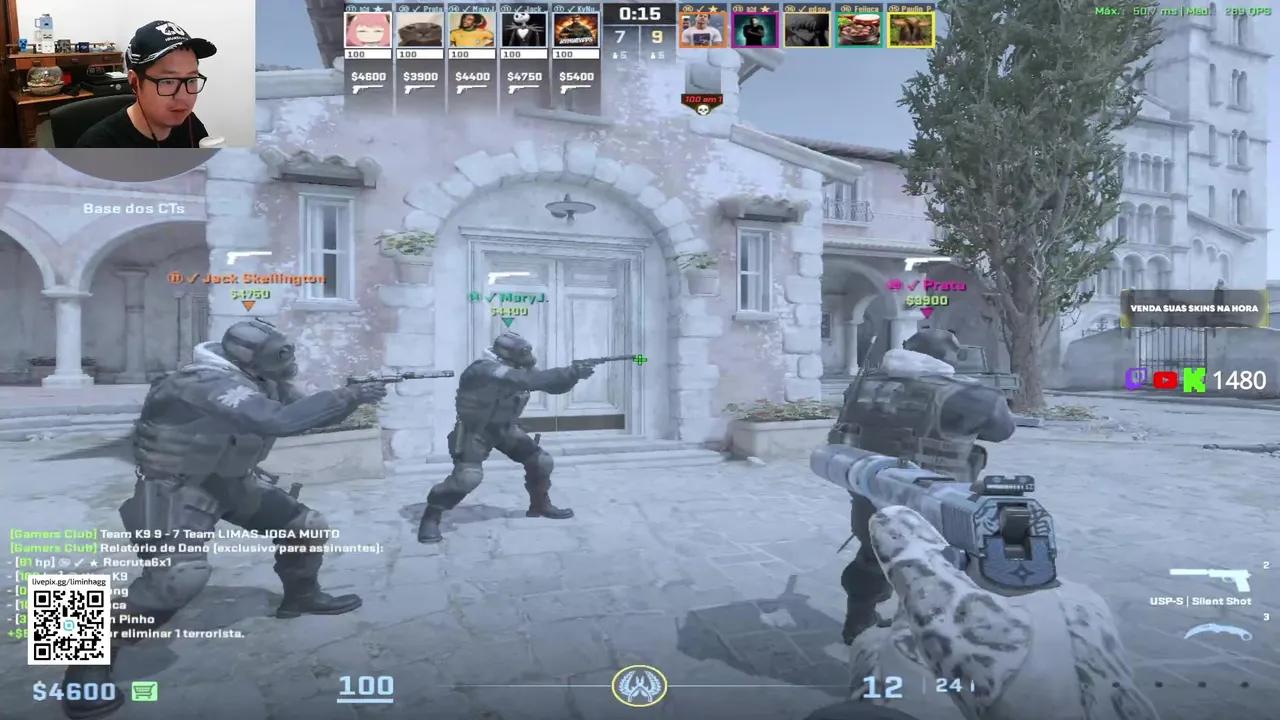Viewport: 1280px width, 720px height.
Task: Click the round 0:15 timer display
Action: click(x=640, y=14)
